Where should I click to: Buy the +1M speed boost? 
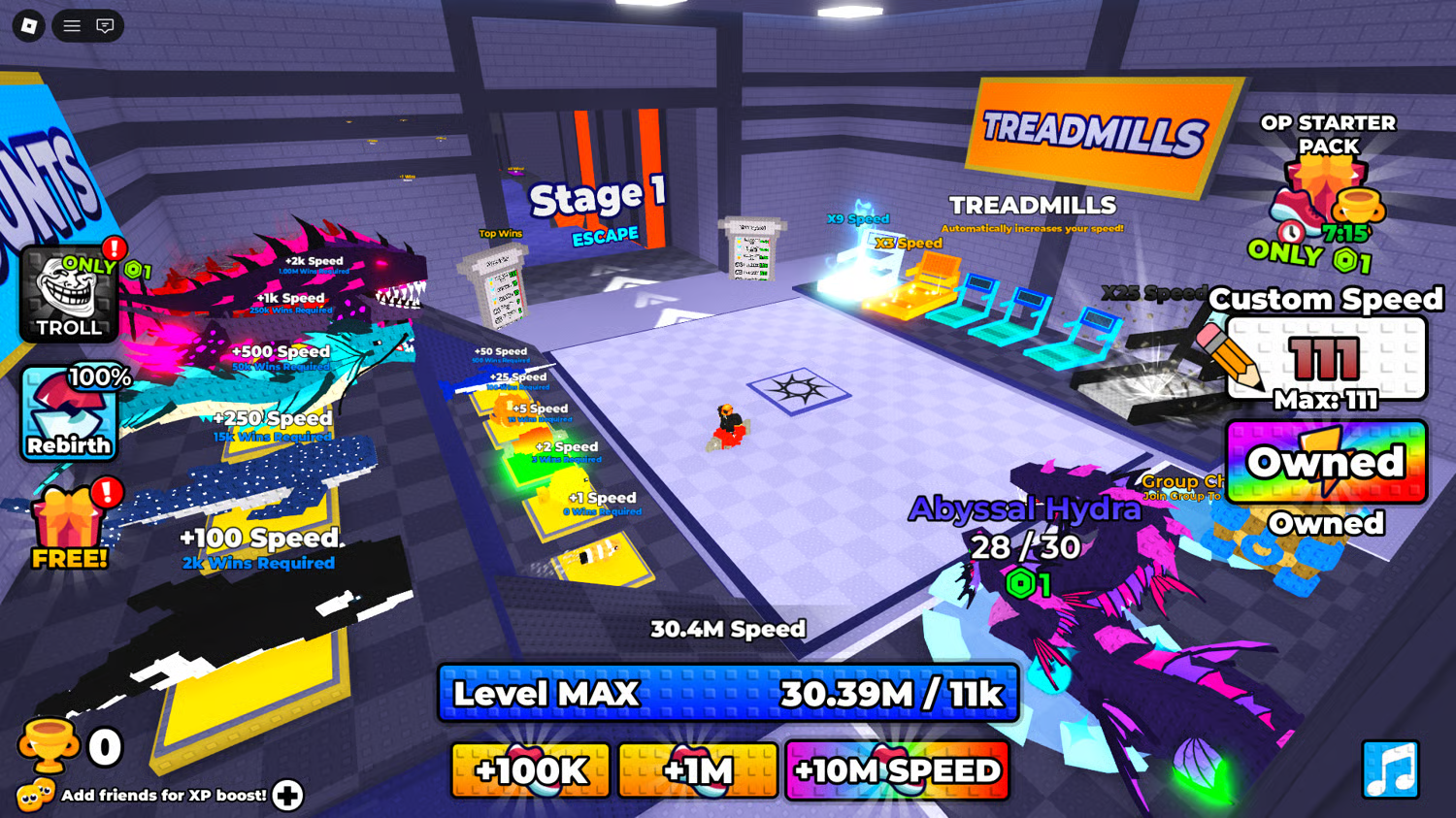click(x=698, y=770)
